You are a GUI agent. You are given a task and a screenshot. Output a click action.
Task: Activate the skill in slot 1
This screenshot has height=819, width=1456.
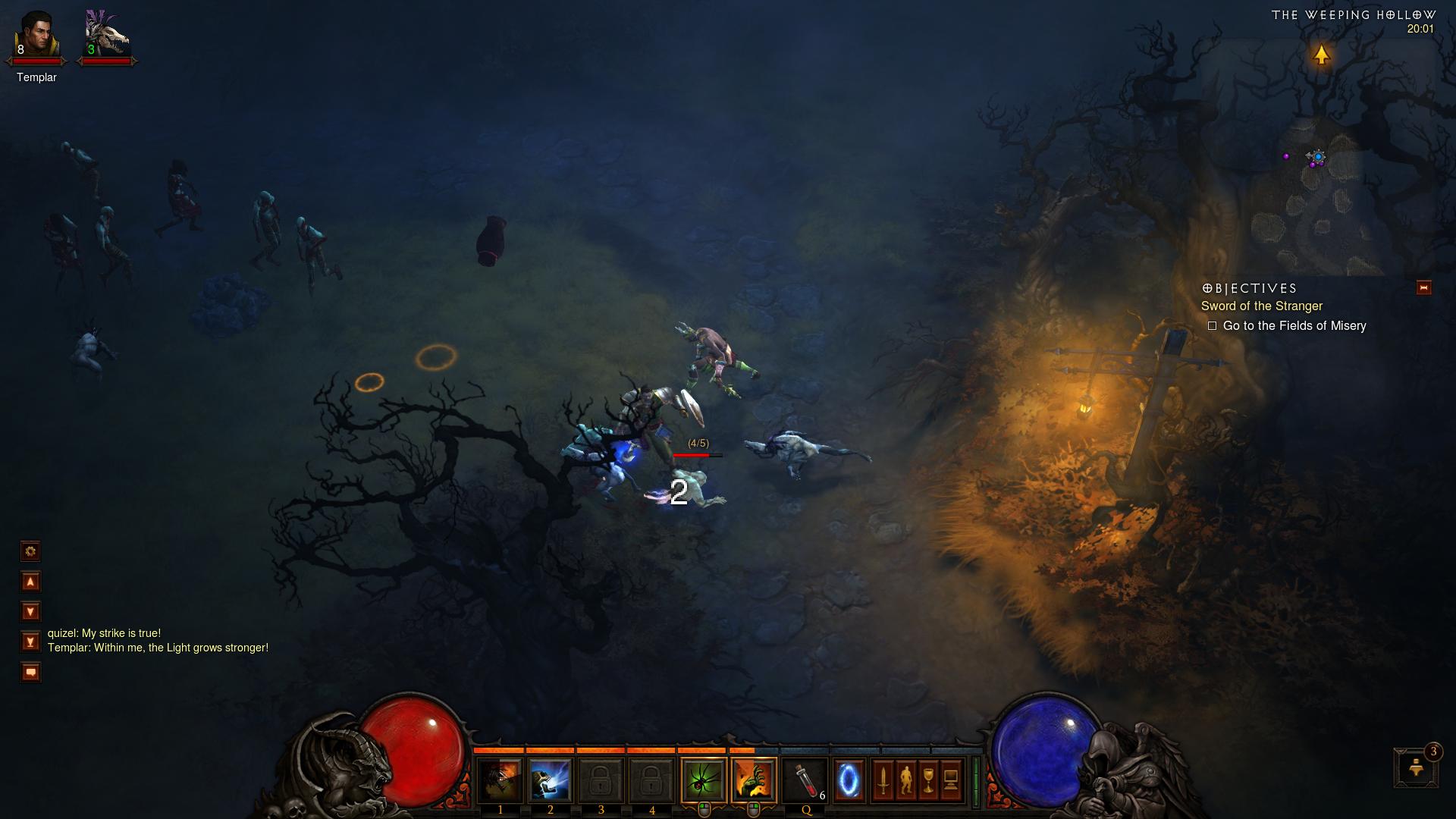click(x=500, y=780)
